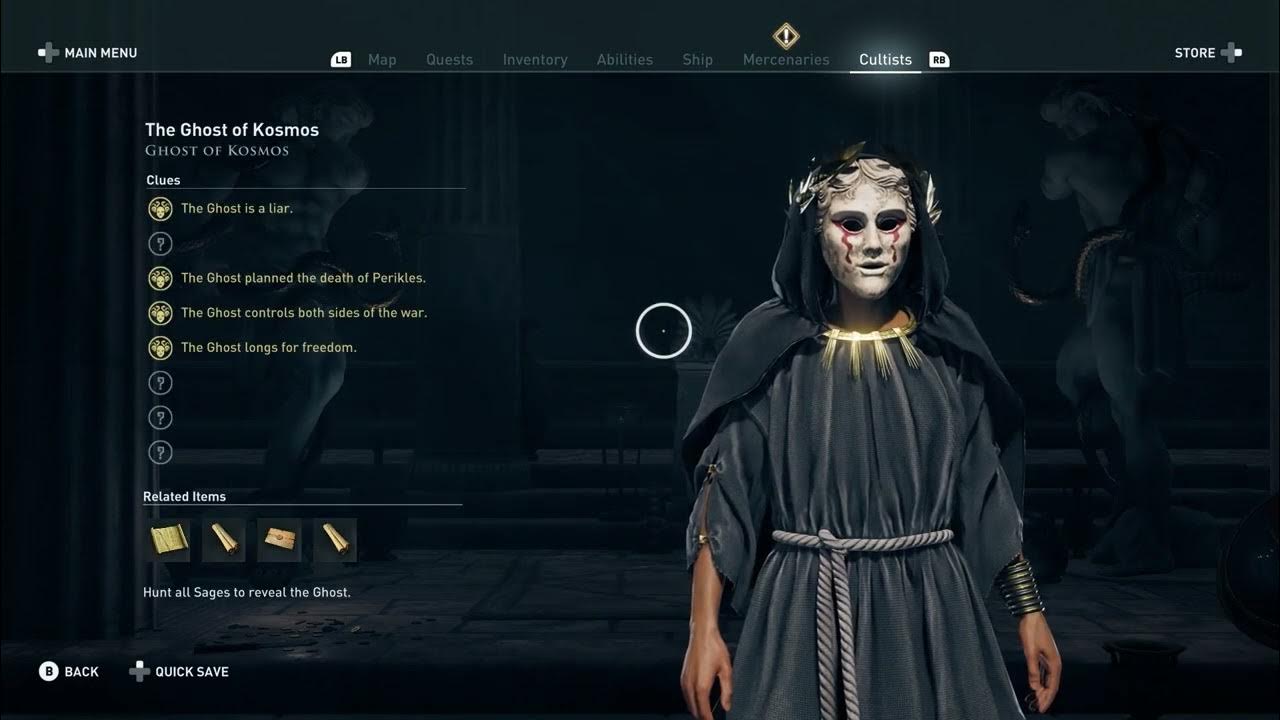Open the Mercenaries tab
Screen dimensions: 1280x720
[786, 60]
